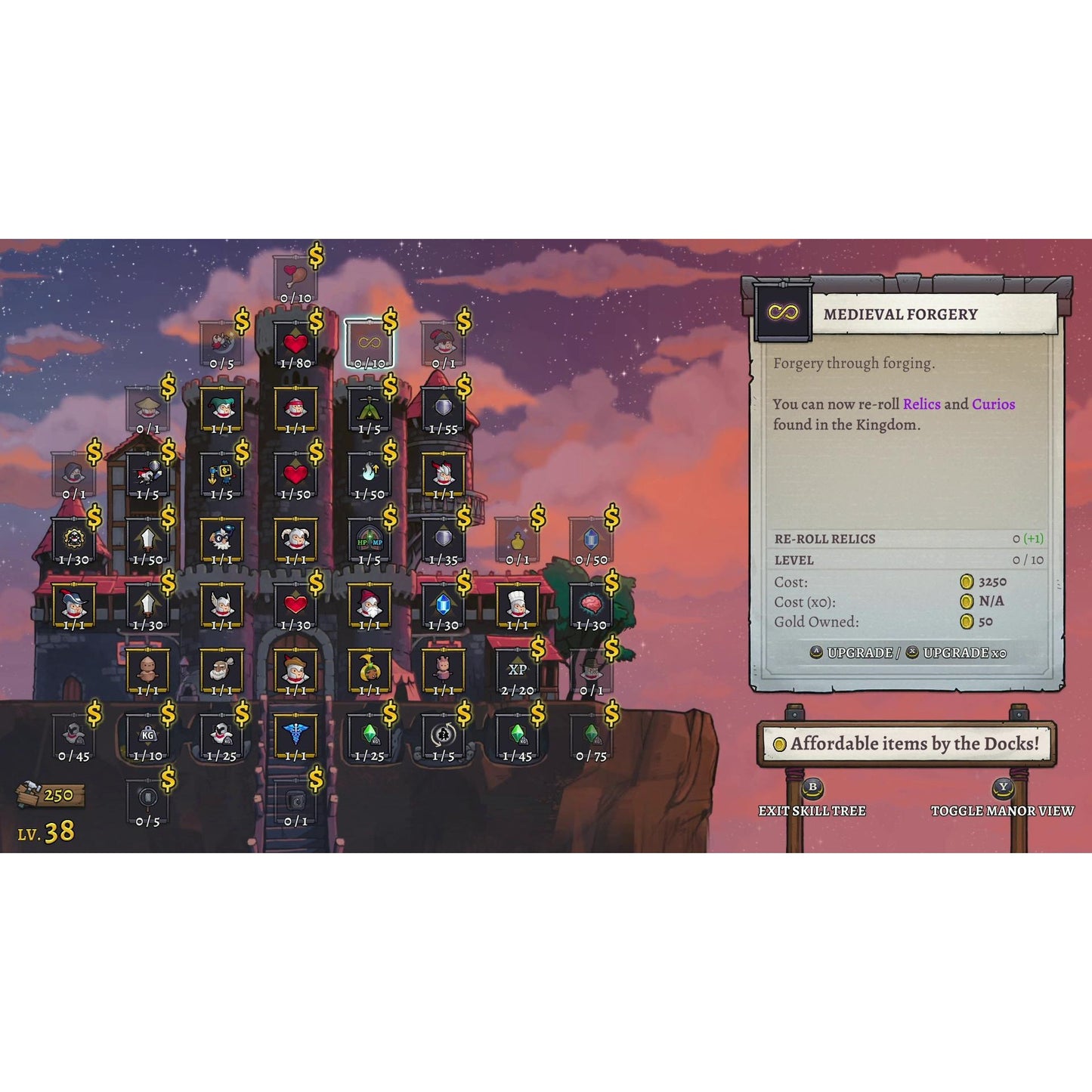The height and width of the screenshot is (1092, 1092).
Task: Click the green tent skill node
Action: pyautogui.click(x=367, y=408)
